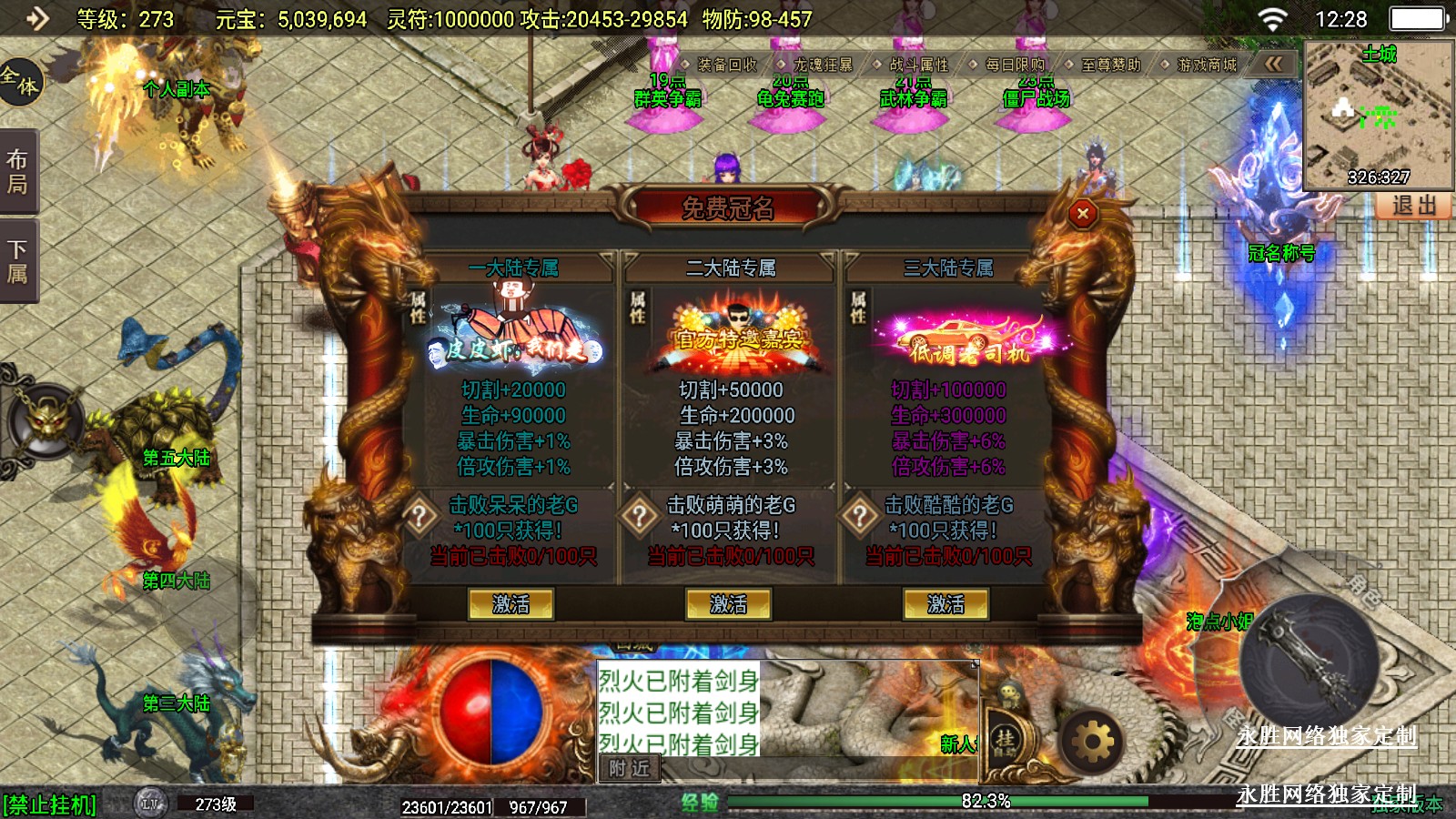This screenshot has height=819, width=1456.
Task: Close the 免费冠名 dialog
Action: click(x=1082, y=214)
